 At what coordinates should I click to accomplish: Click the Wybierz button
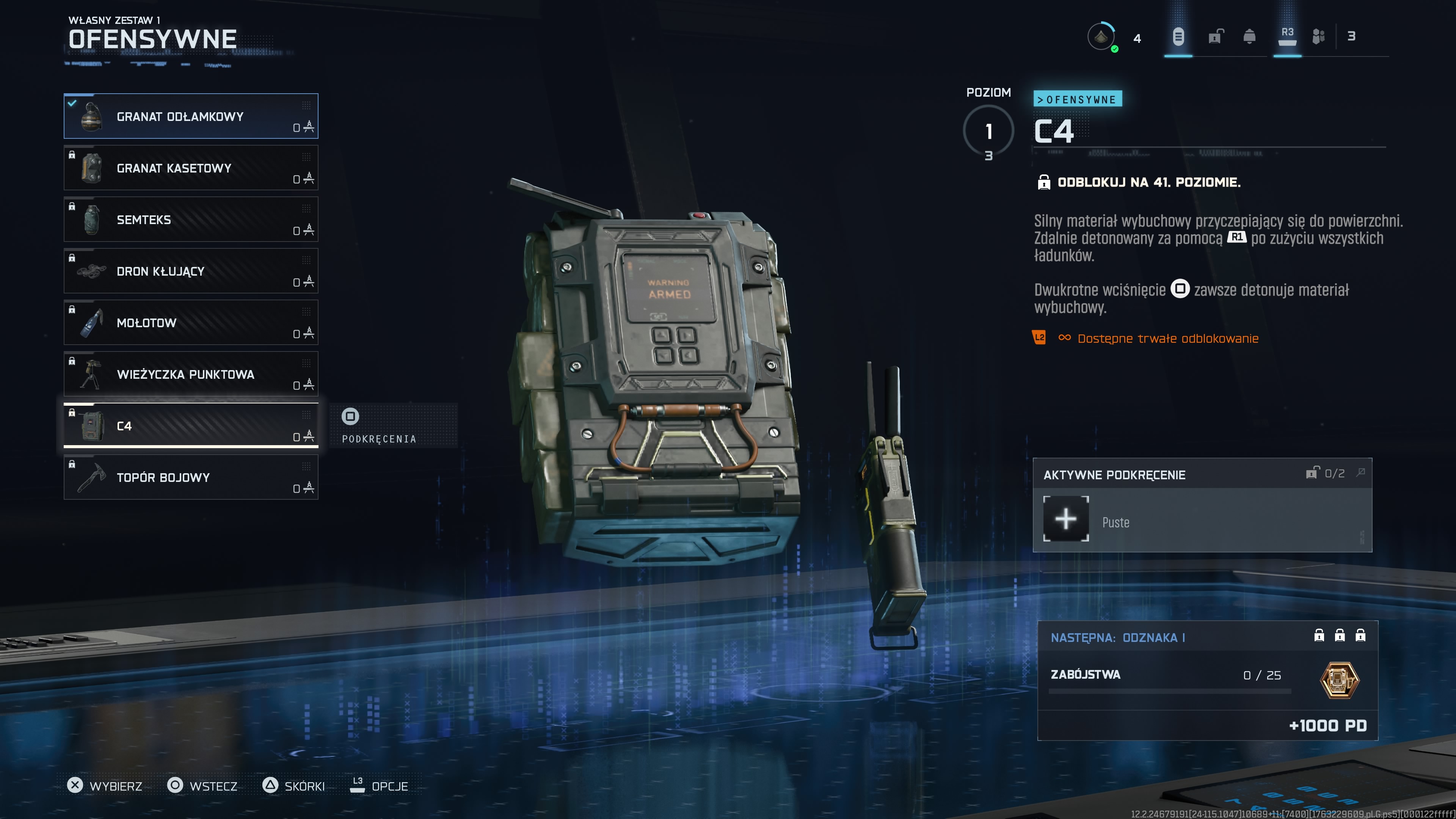click(x=105, y=786)
